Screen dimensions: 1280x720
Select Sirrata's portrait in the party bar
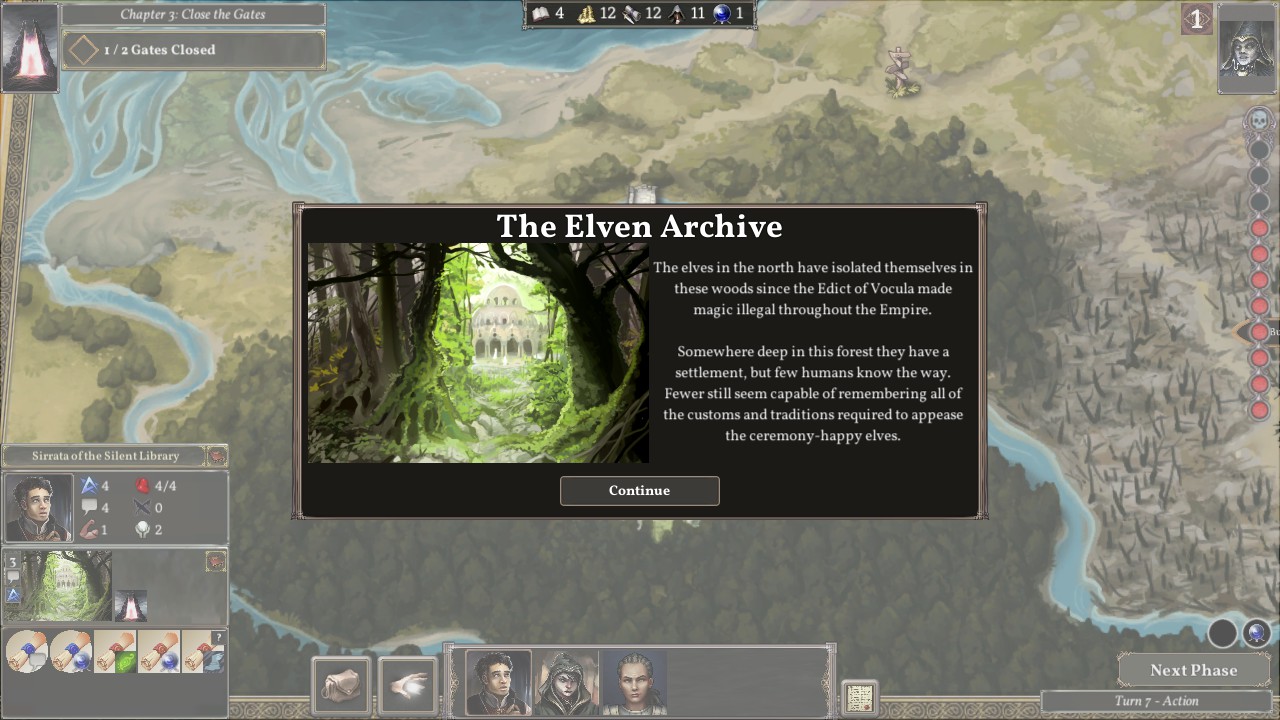[x=497, y=682]
